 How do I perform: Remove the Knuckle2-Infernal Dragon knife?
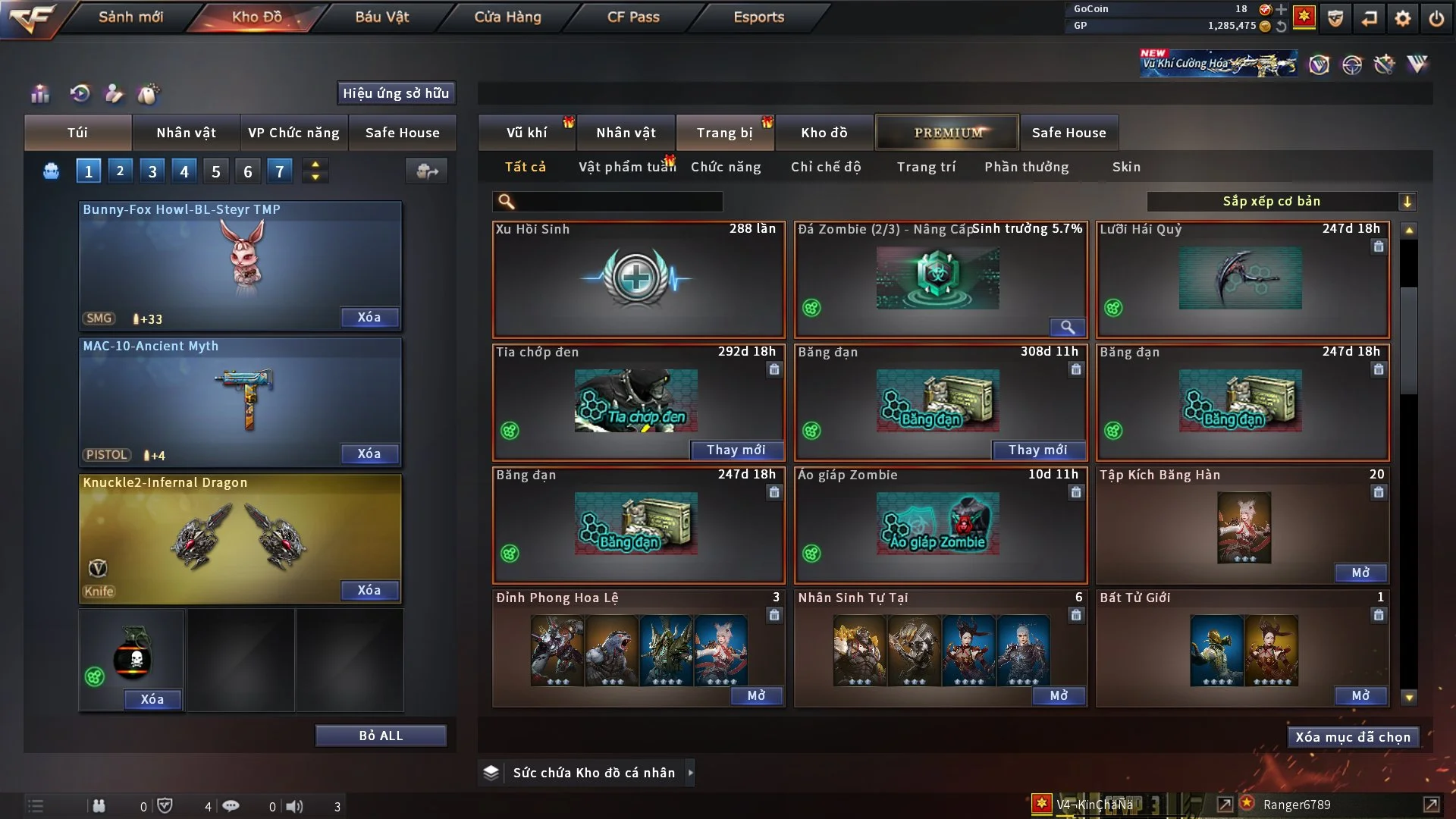(x=369, y=590)
